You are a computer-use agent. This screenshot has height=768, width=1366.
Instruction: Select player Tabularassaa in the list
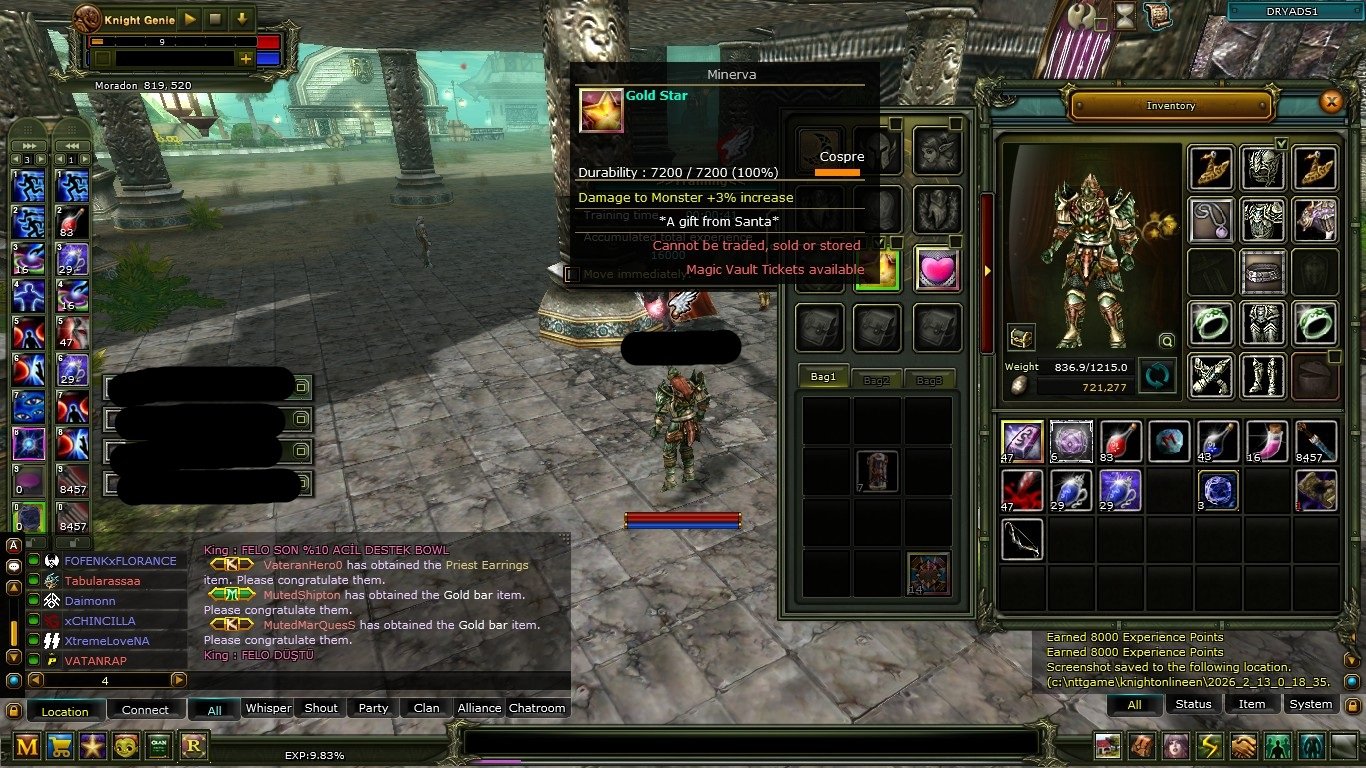click(103, 581)
